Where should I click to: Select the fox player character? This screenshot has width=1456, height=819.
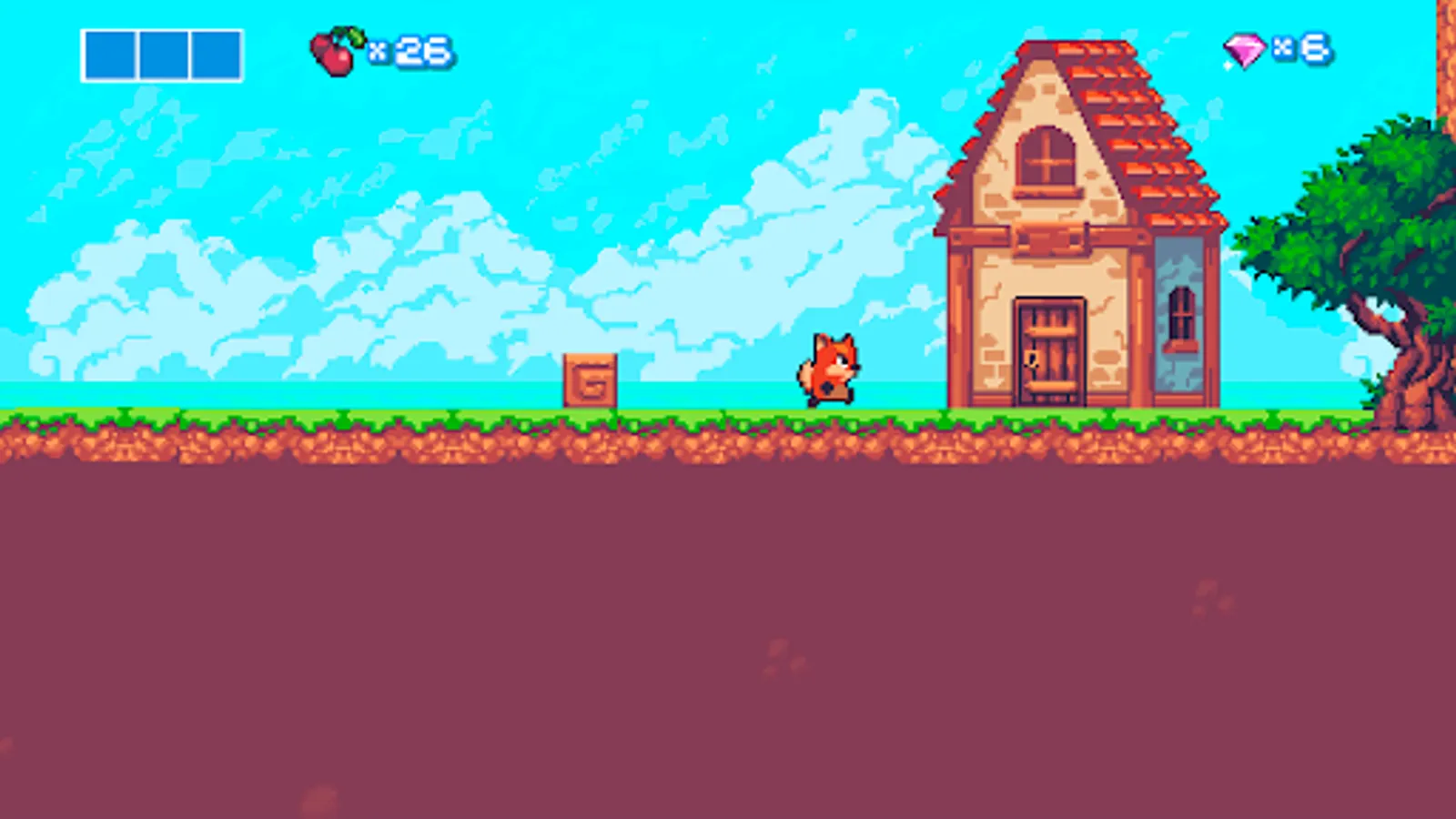[826, 369]
